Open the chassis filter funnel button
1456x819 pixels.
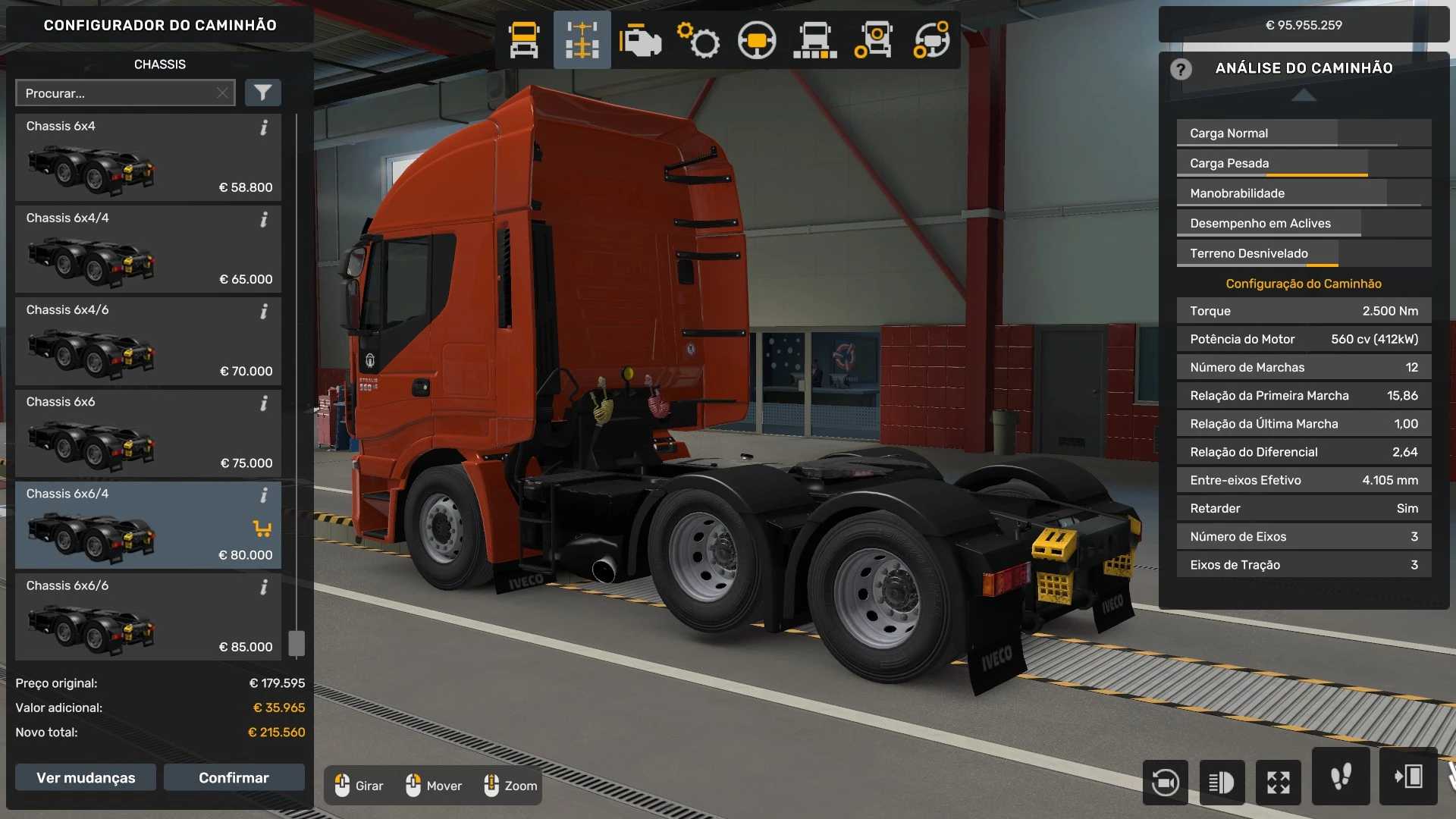click(262, 93)
